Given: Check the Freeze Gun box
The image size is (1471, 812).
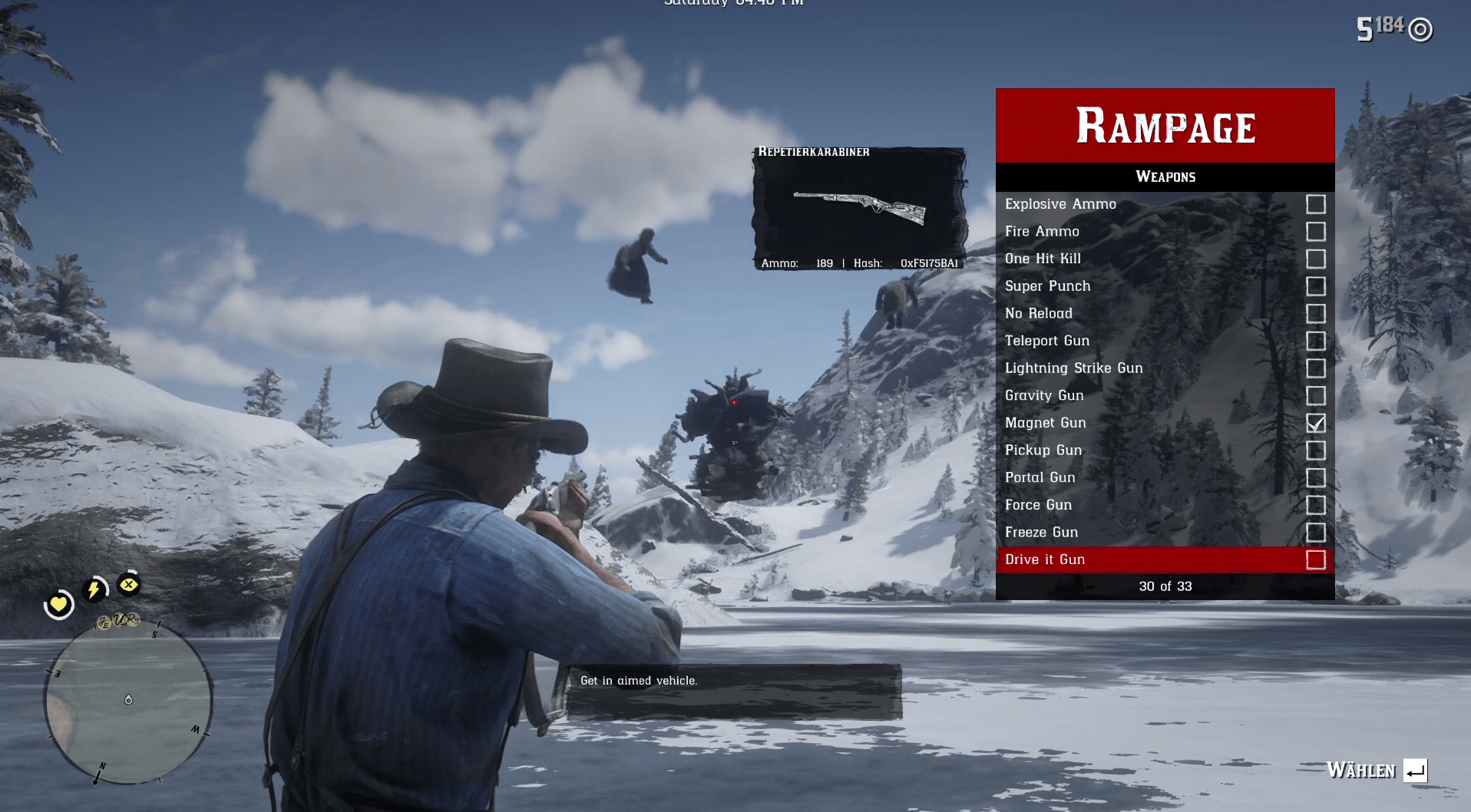Looking at the screenshot, I should (x=1316, y=532).
